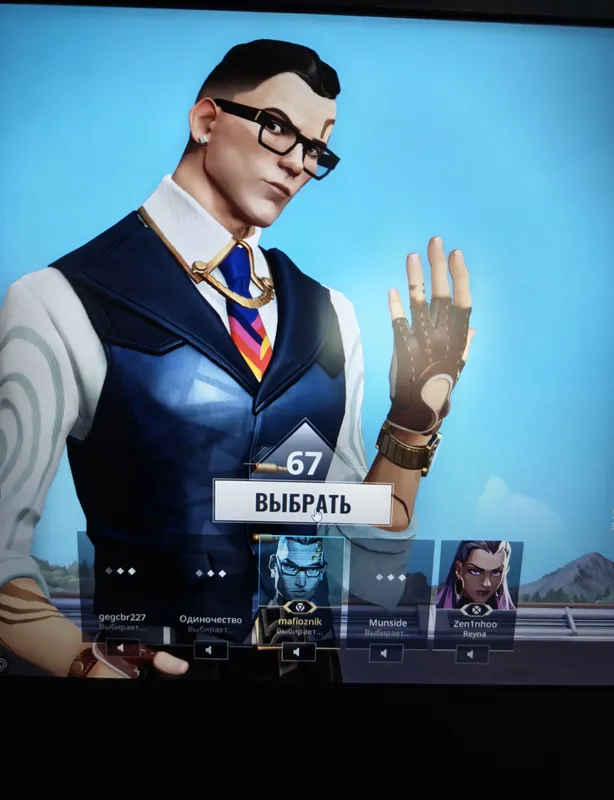The height and width of the screenshot is (800, 614).
Task: Toggle the speaker icon under Одиночество
Action: [211, 650]
